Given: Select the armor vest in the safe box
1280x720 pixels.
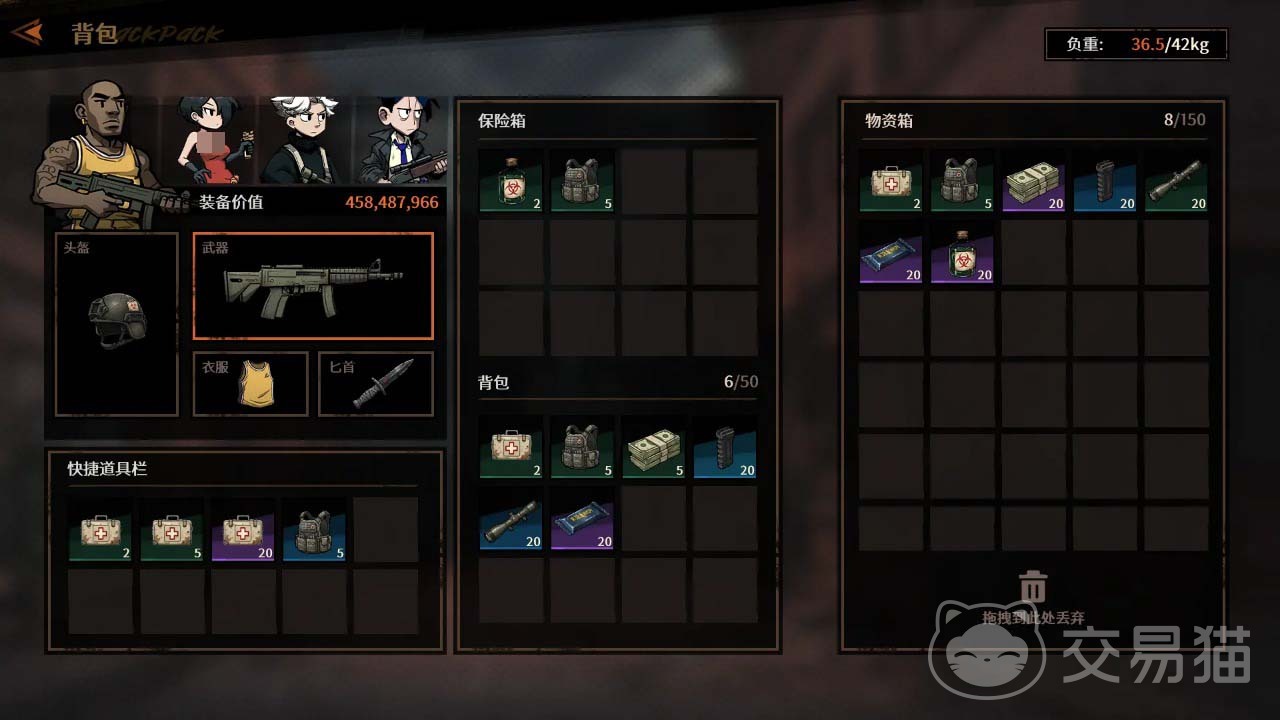Looking at the screenshot, I should 582,181.
